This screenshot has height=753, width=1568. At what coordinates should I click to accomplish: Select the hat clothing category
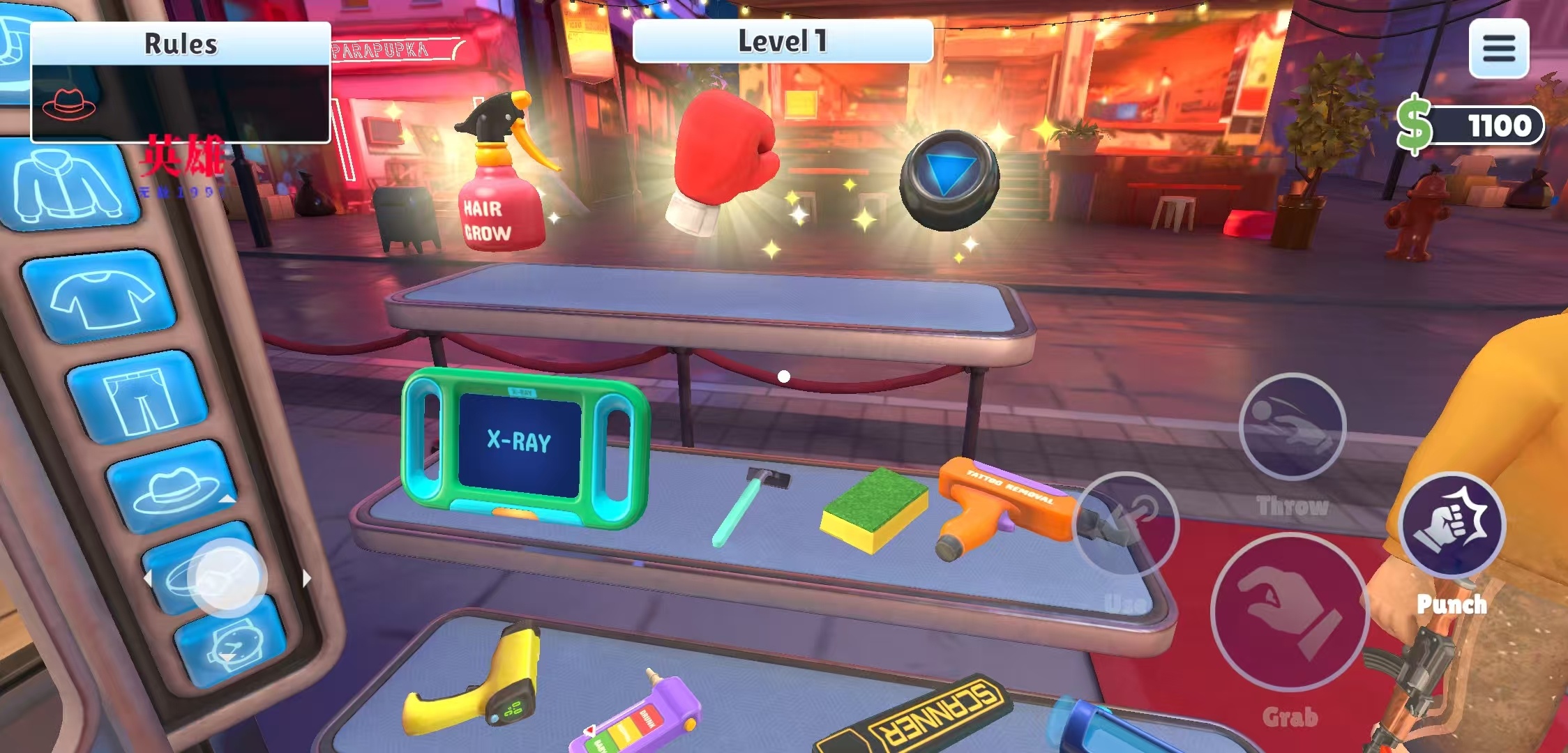pos(174,488)
